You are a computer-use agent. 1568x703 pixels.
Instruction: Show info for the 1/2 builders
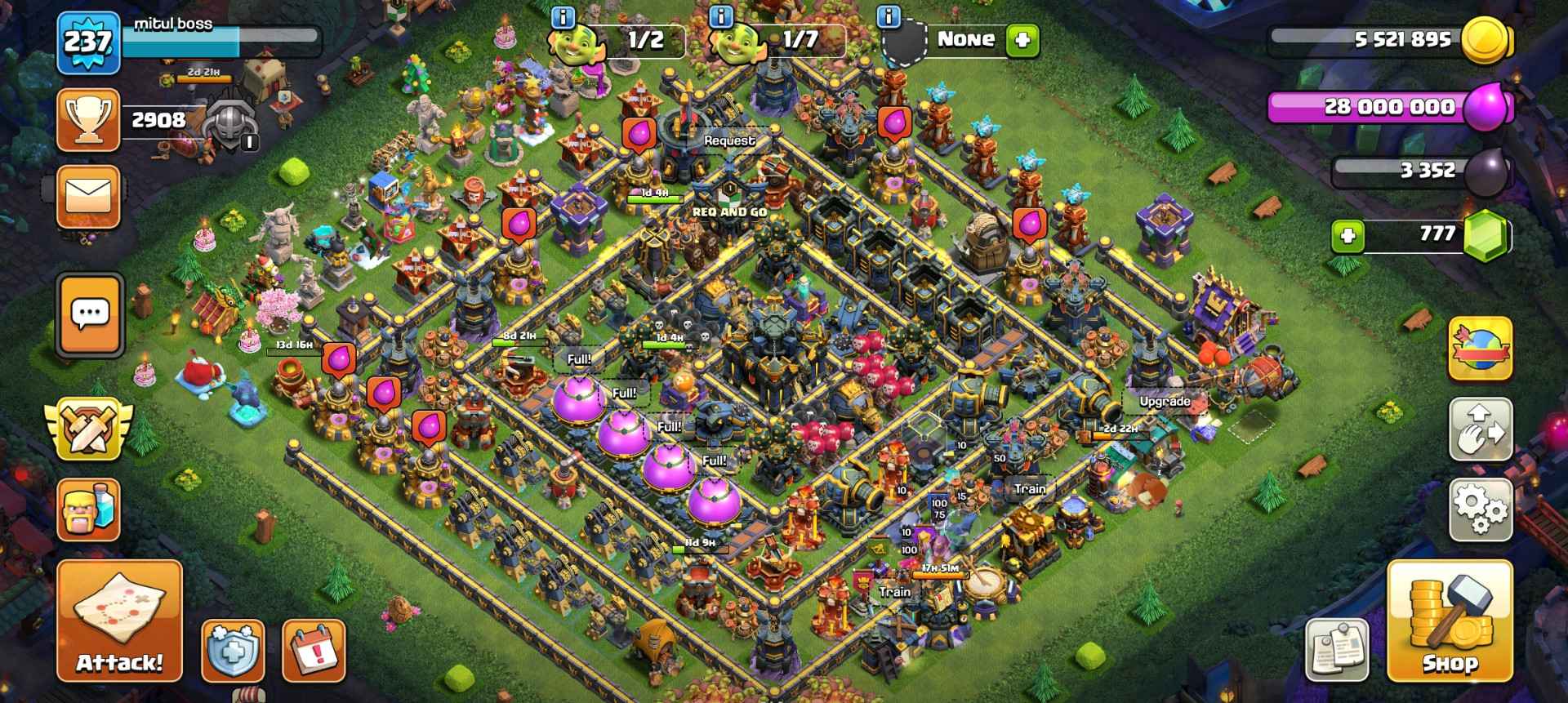pos(563,16)
